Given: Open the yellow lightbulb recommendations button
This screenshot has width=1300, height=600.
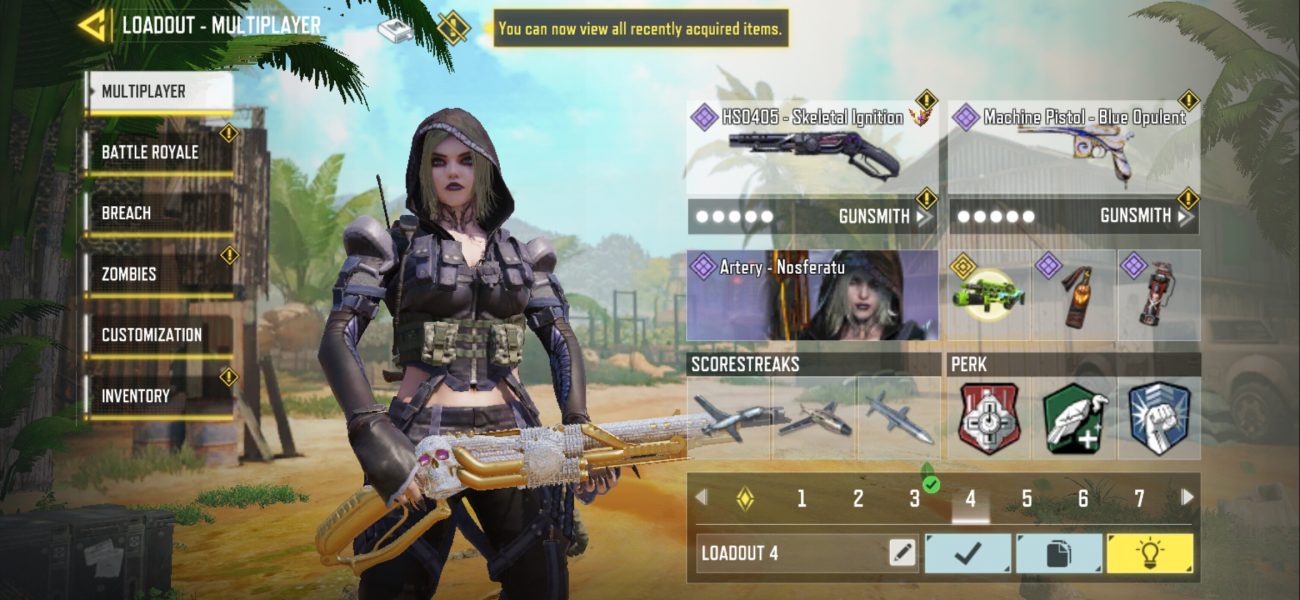Looking at the screenshot, I should (x=1149, y=554).
